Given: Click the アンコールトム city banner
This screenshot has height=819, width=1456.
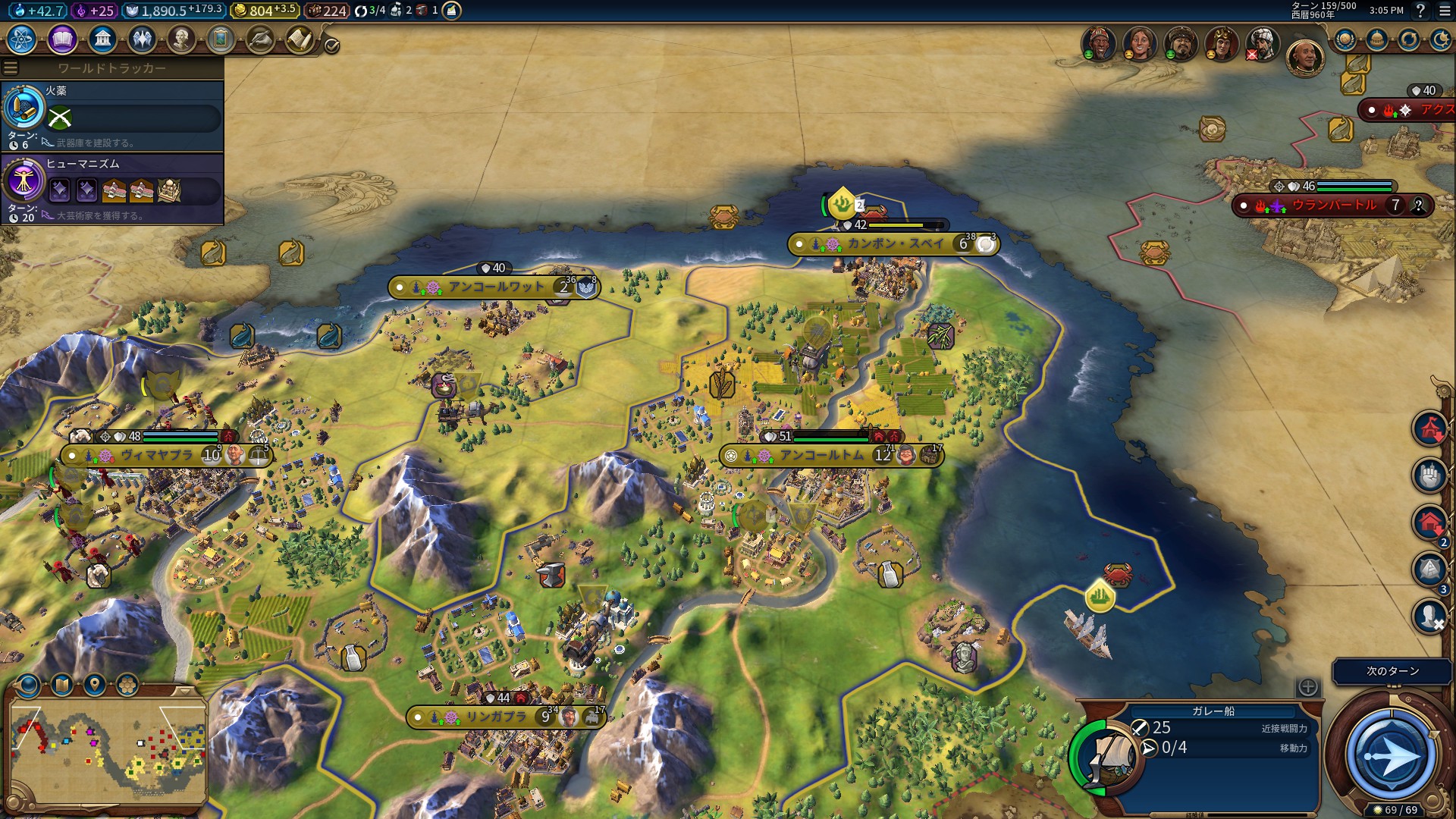Looking at the screenshot, I should (x=823, y=456).
